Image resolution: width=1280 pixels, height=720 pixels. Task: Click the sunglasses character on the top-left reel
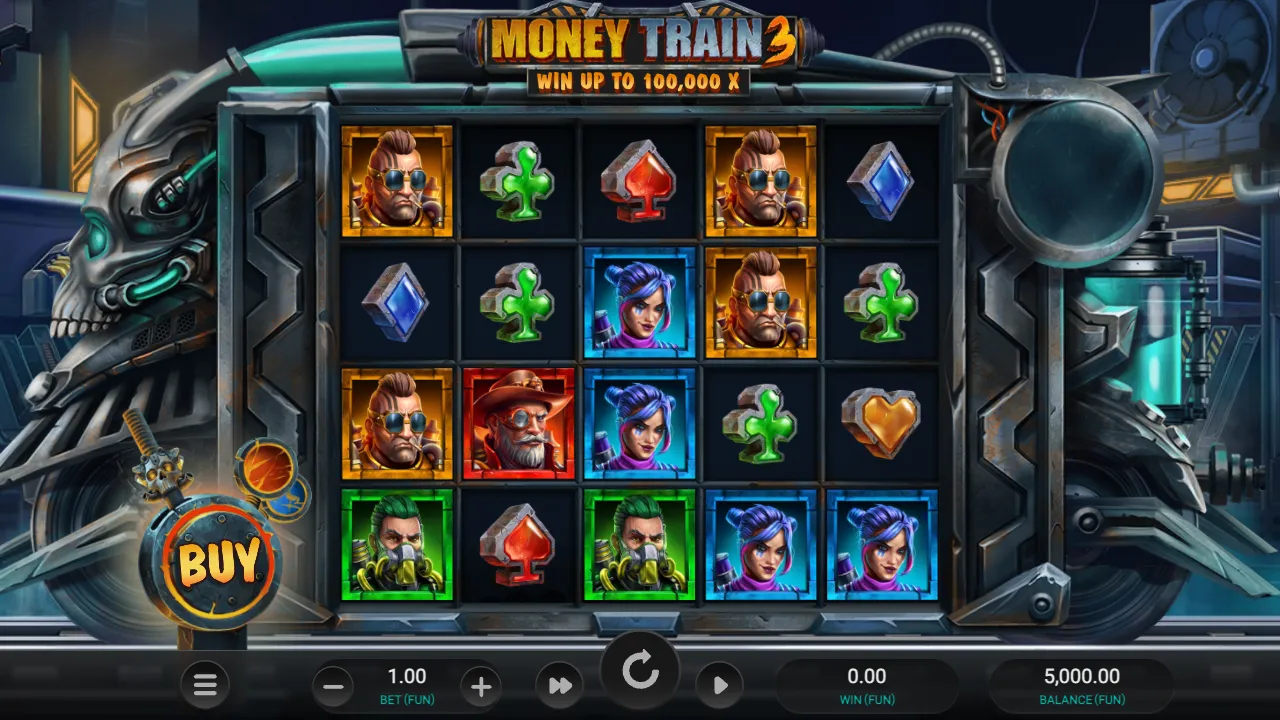pos(398,182)
